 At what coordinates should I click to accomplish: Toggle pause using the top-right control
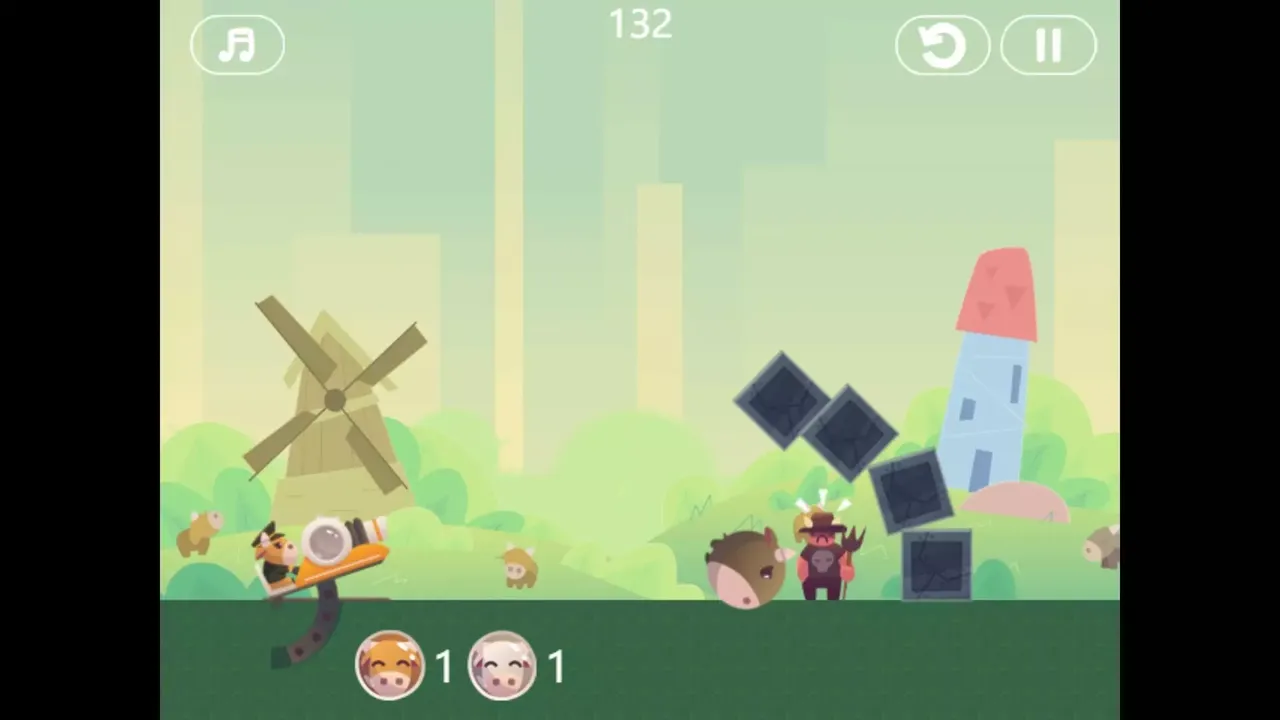coord(1048,45)
